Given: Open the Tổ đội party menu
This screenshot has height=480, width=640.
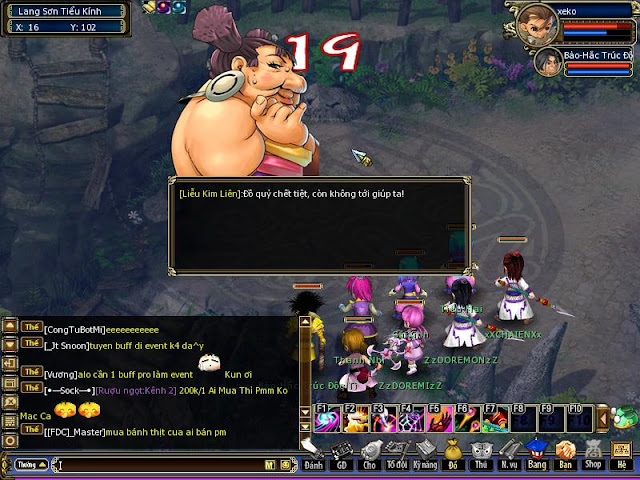Looking at the screenshot, I should [397, 453].
